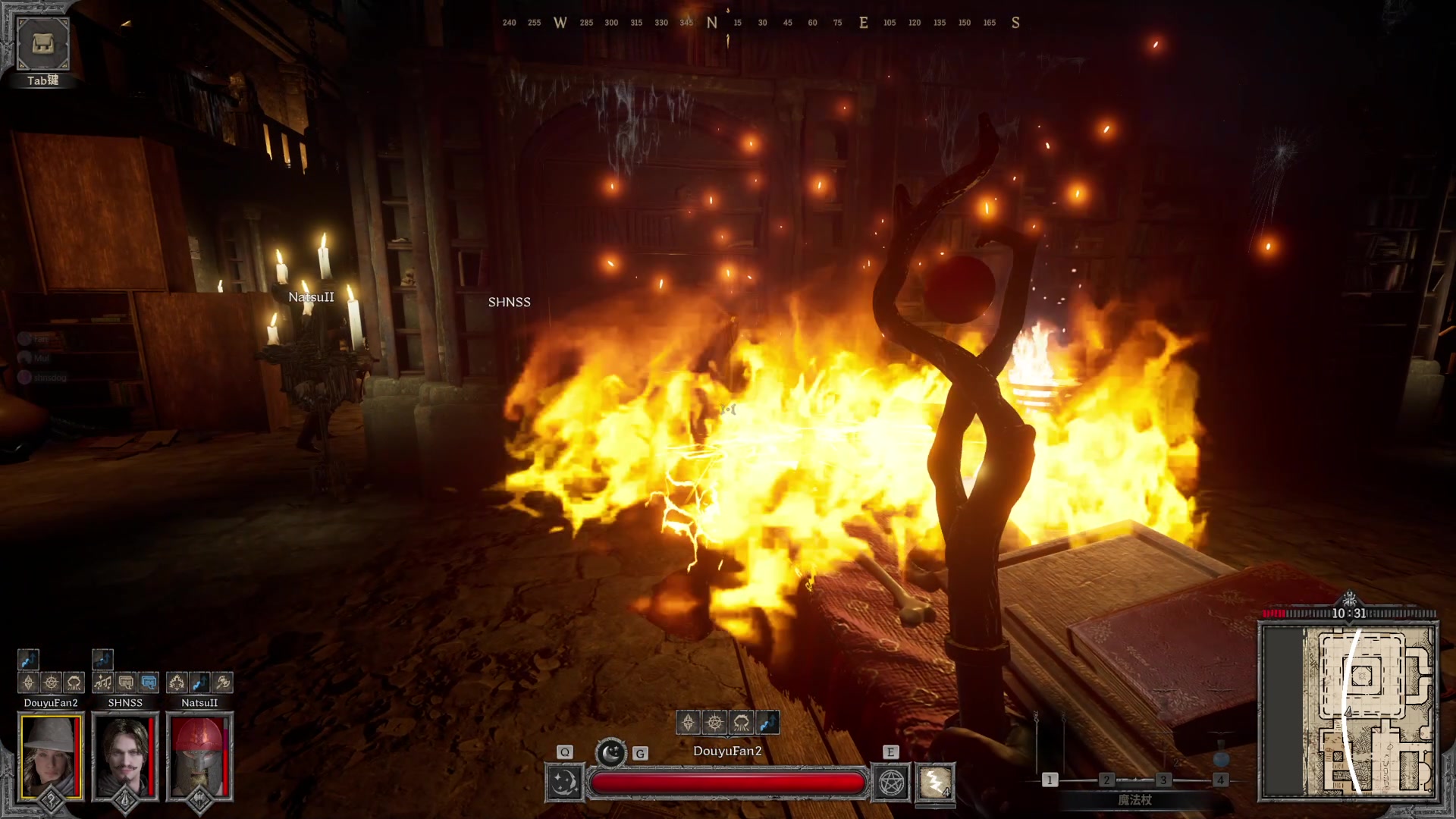Select the lightning scroll spell slot
Screen dimensions: 1456x819
point(936,782)
